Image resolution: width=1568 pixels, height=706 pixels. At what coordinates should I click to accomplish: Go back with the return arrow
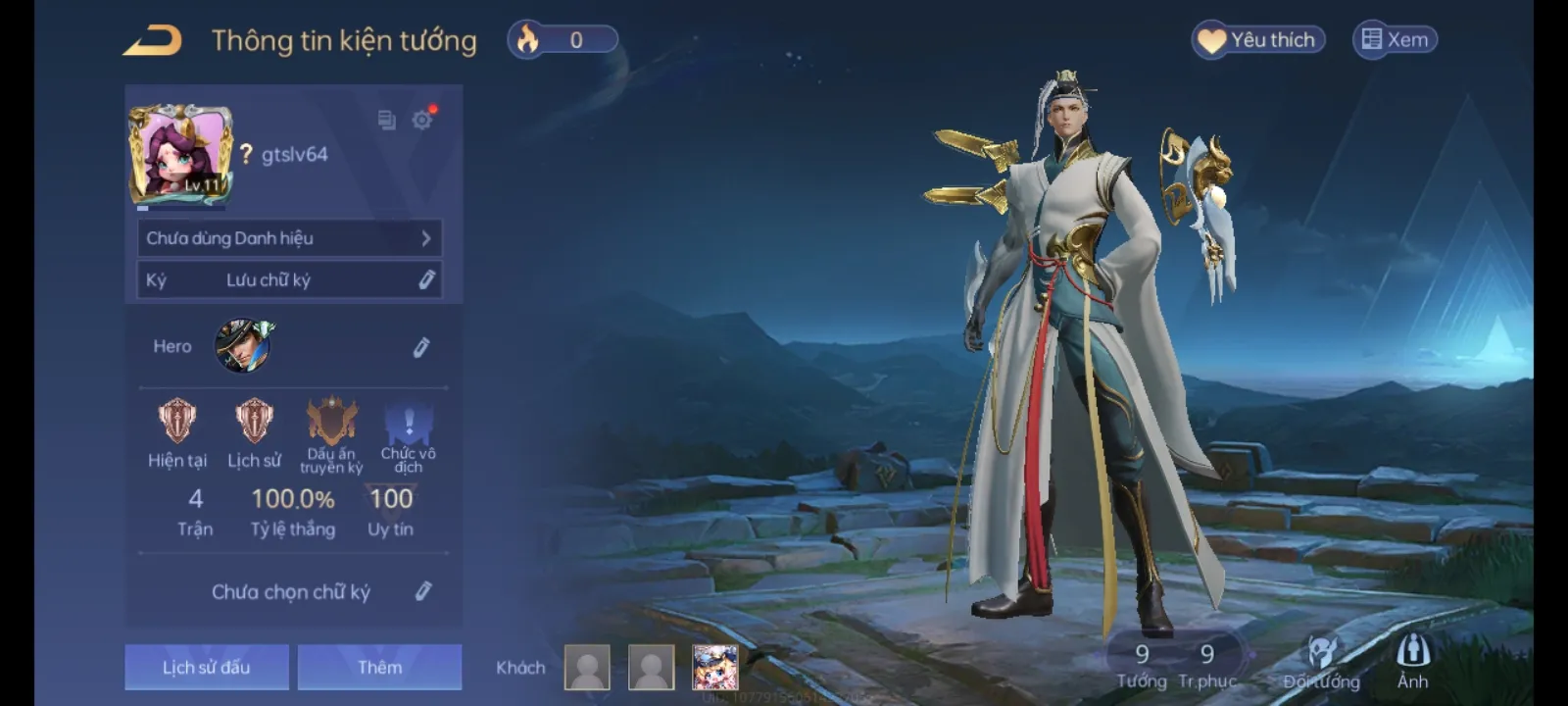[x=153, y=41]
